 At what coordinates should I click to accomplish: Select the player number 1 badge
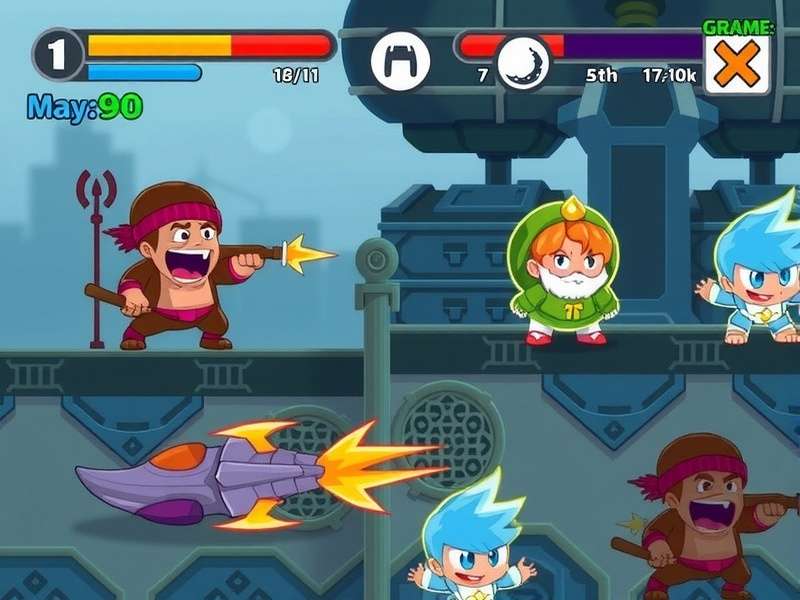coord(58,54)
